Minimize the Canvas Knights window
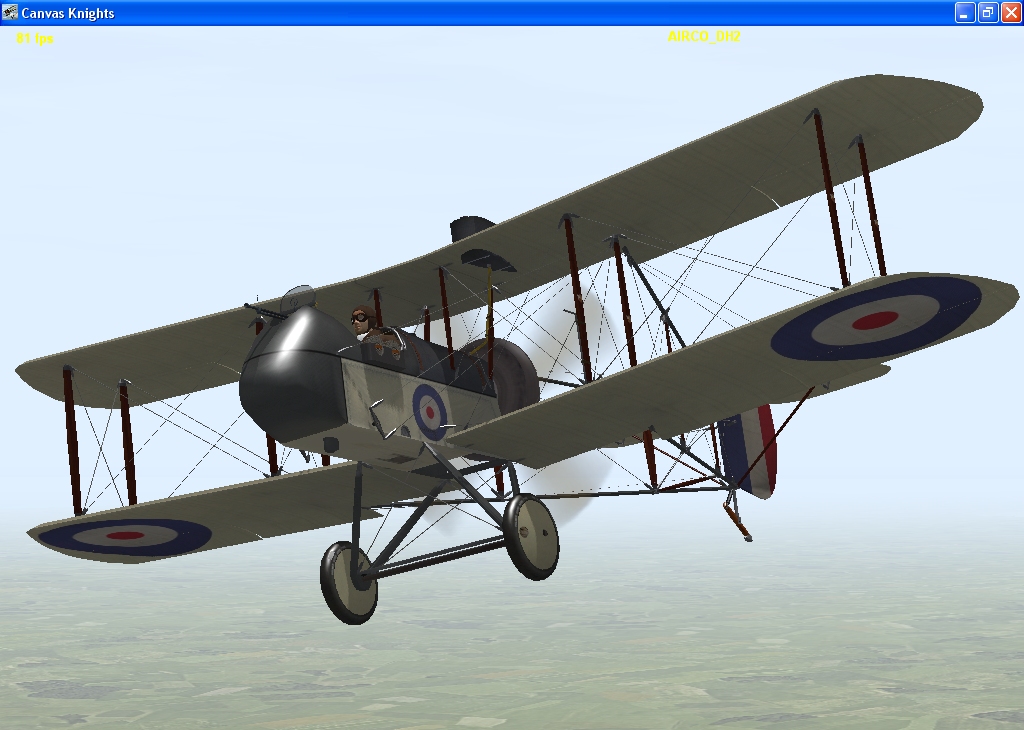Viewport: 1024px width, 730px height. pyautogui.click(x=965, y=13)
